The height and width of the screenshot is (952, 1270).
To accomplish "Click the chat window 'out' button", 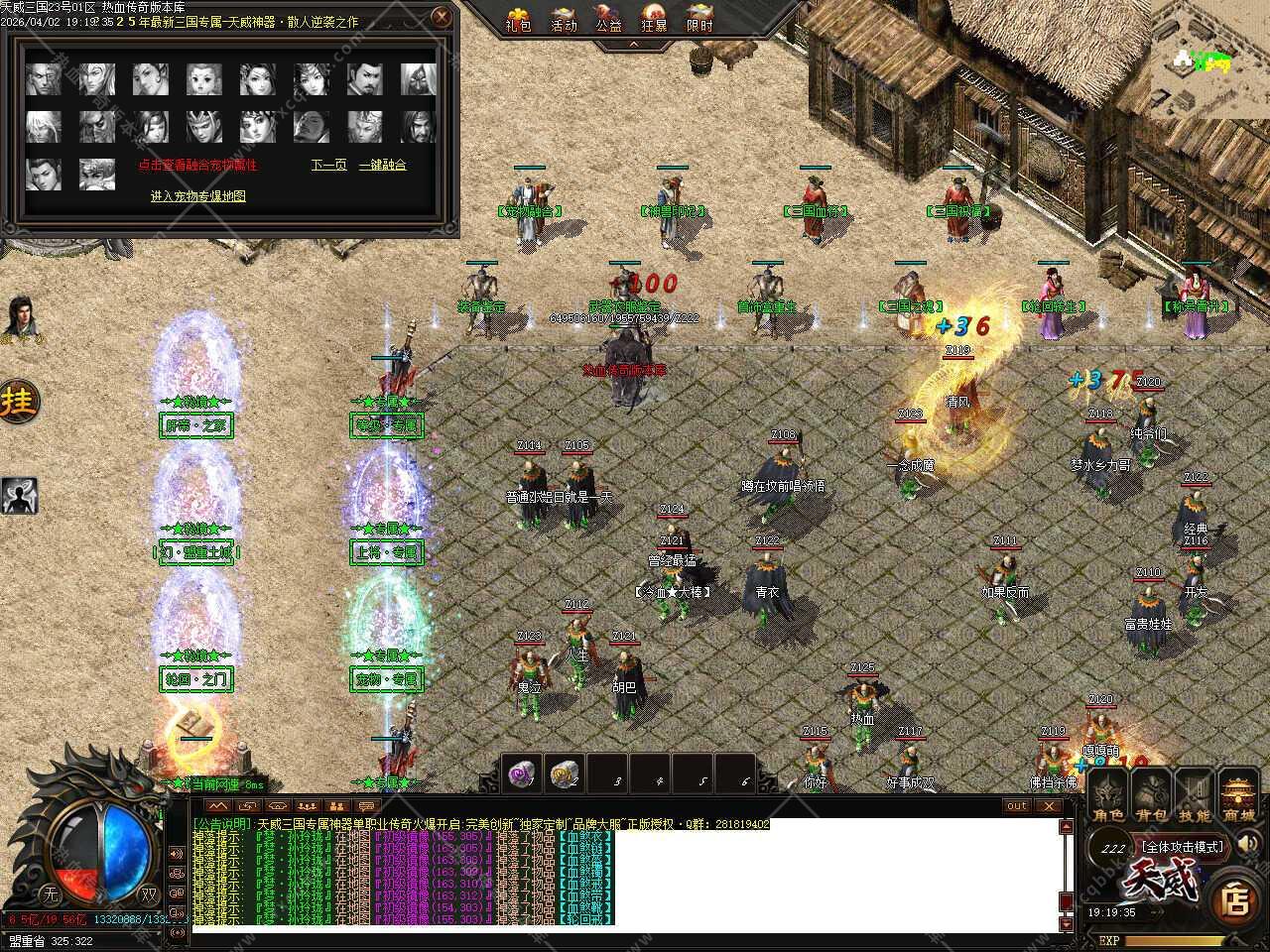I will (x=1018, y=806).
